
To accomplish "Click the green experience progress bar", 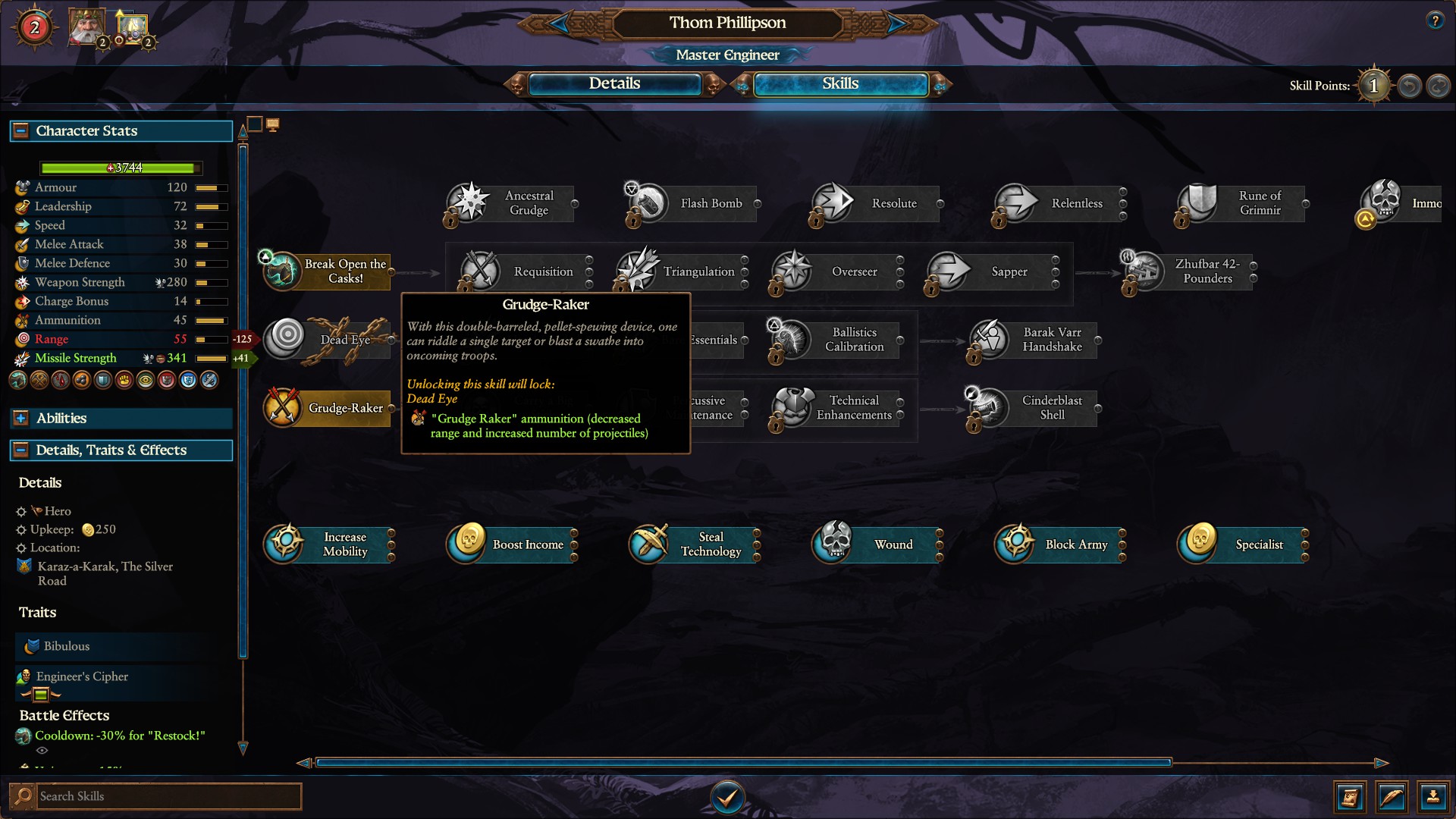I will (120, 168).
